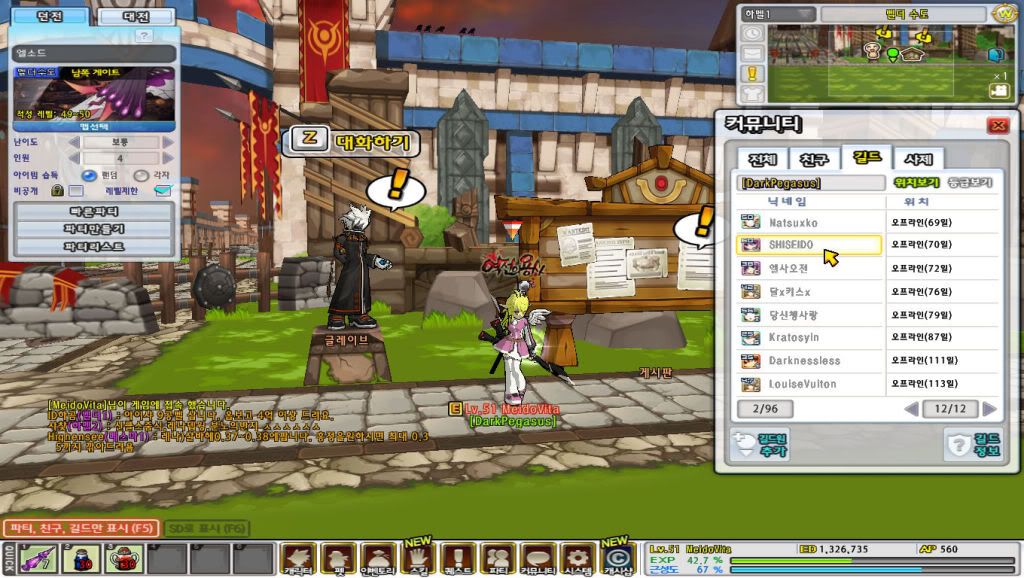Close the 커뮤니티 community window

coord(996,126)
